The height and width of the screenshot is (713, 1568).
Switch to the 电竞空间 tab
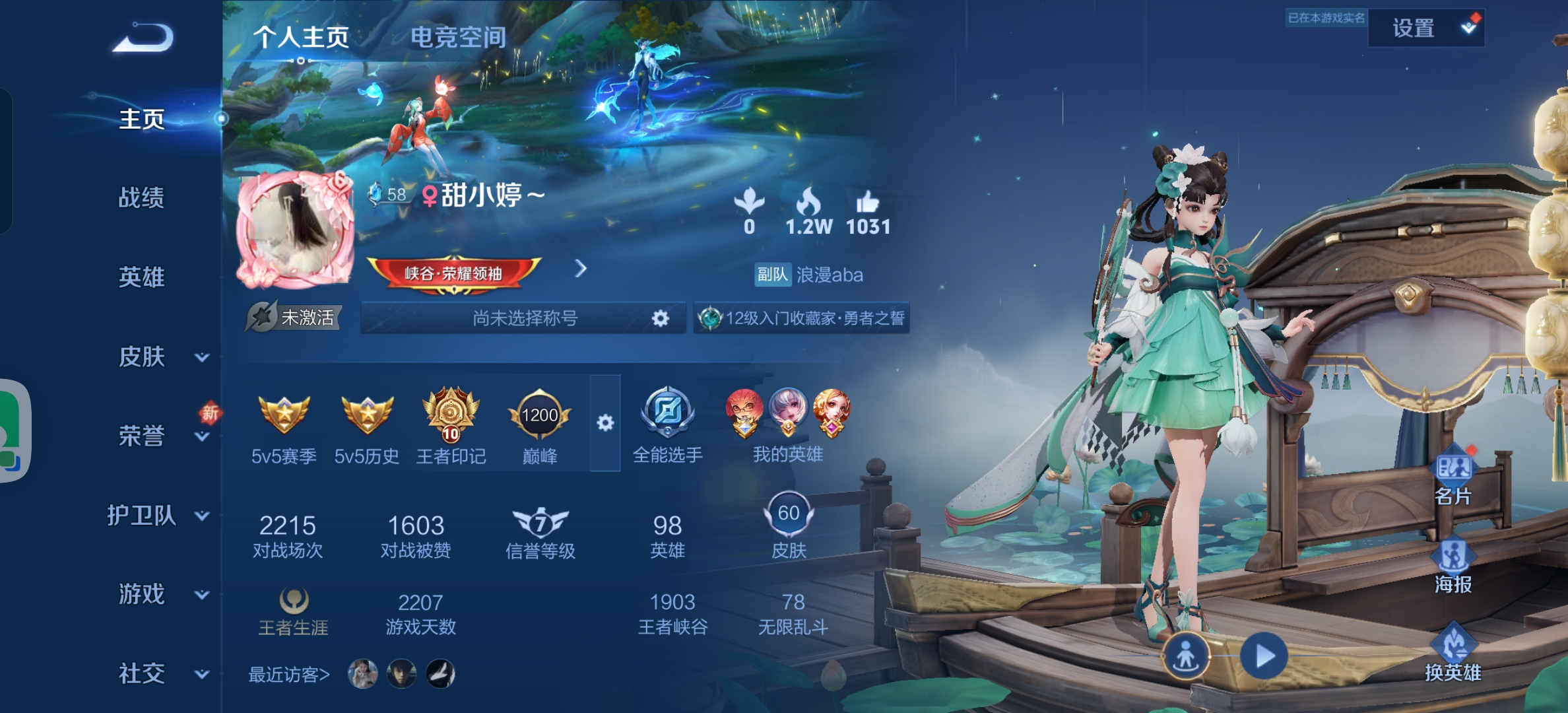(458, 37)
